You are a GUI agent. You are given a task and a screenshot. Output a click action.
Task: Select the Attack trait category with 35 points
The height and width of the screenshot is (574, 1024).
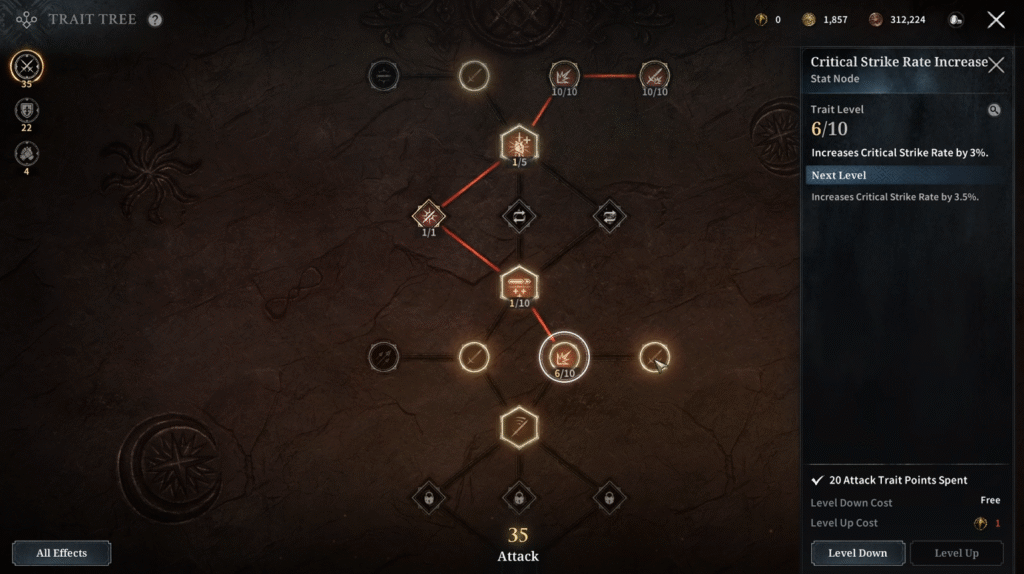pyautogui.click(x=27, y=67)
